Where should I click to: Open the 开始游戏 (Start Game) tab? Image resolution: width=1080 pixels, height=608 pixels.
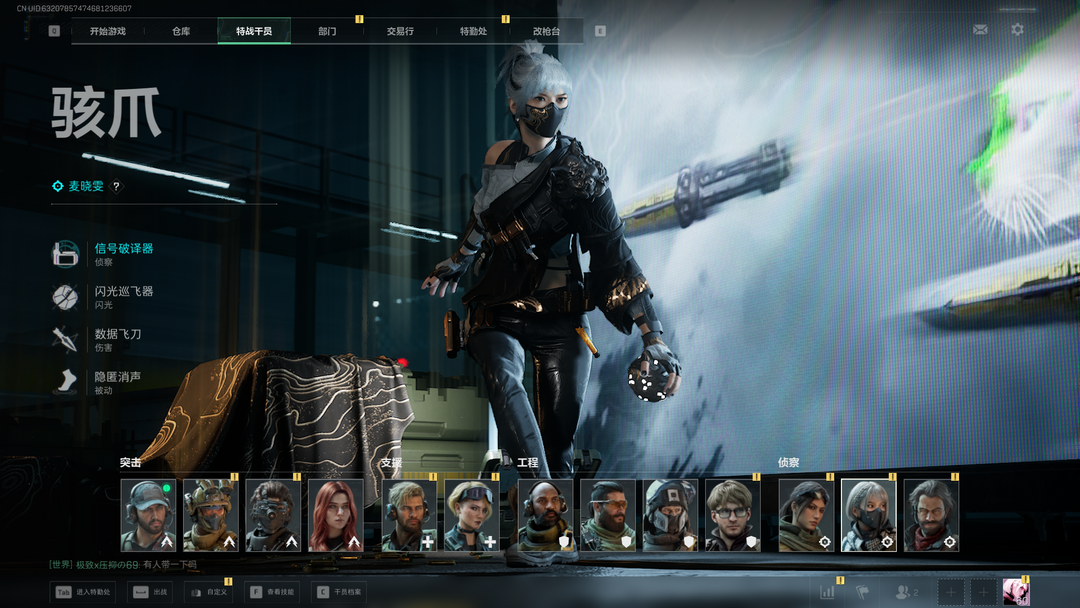pyautogui.click(x=108, y=31)
